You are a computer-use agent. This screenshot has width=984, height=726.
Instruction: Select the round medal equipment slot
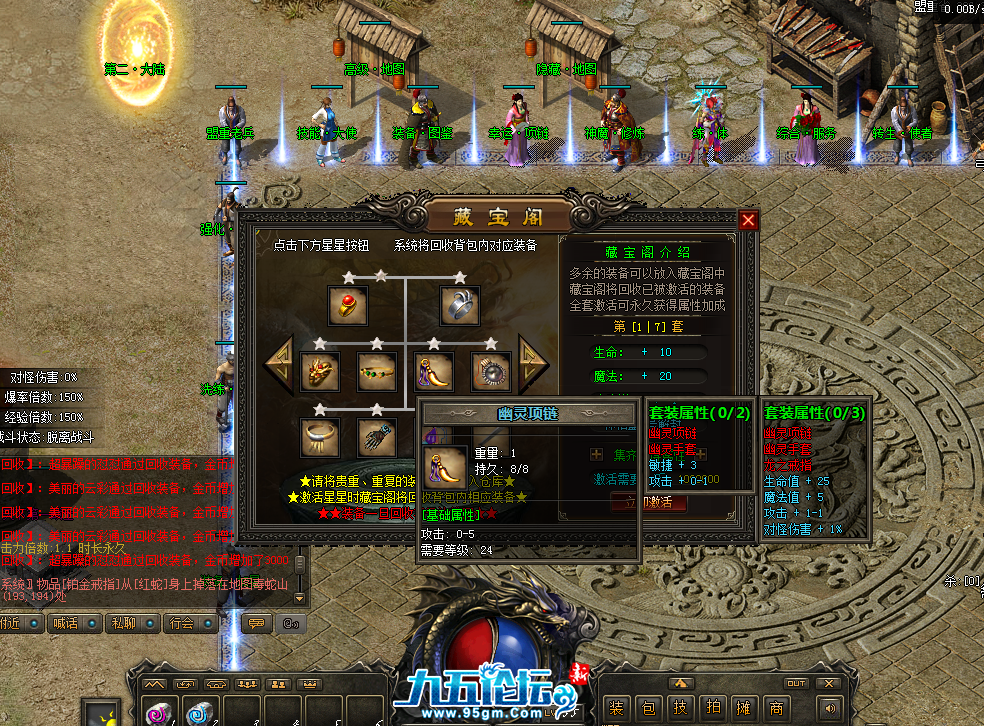[x=491, y=372]
